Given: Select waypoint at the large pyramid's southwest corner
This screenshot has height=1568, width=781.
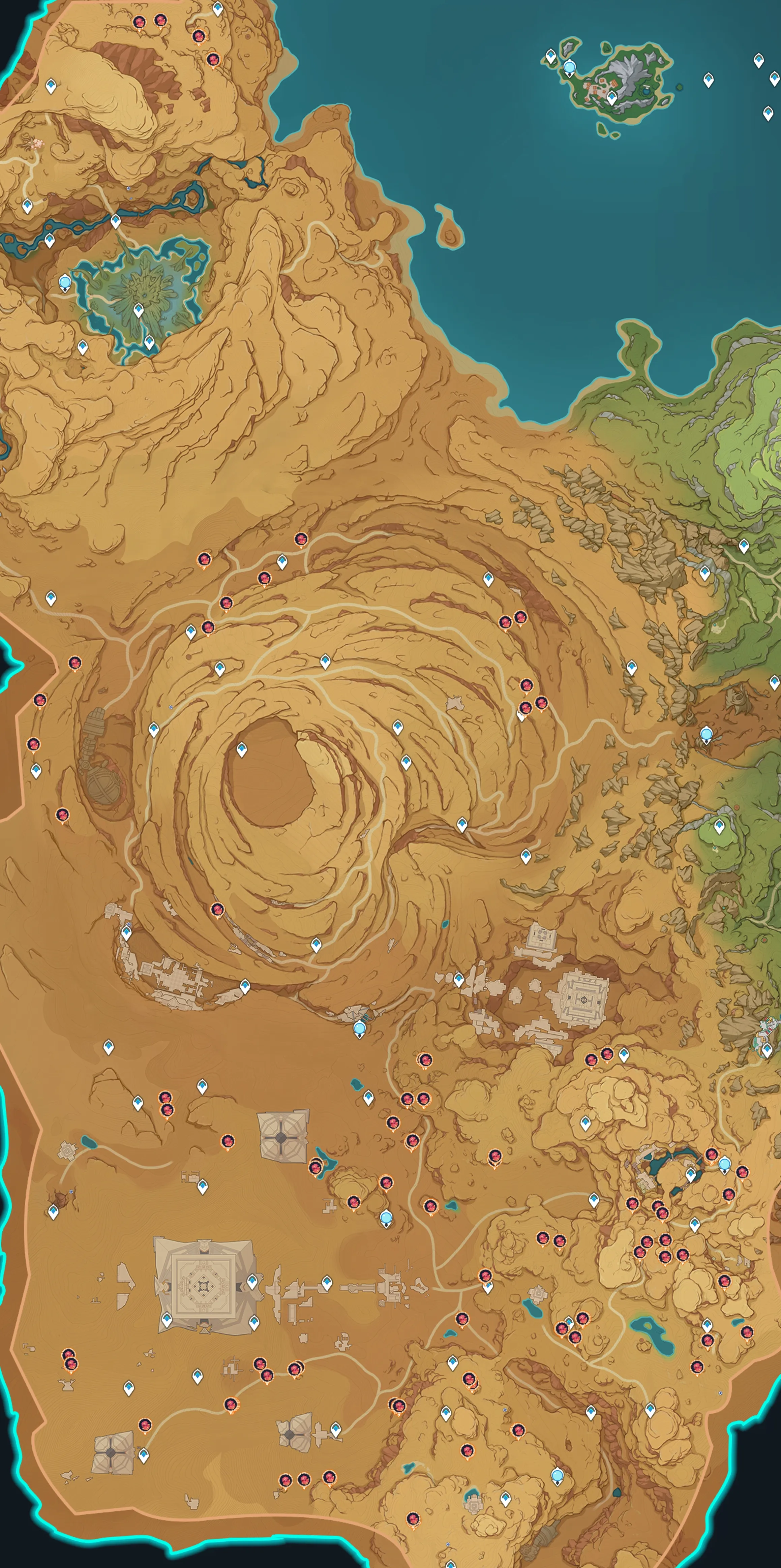Looking at the screenshot, I should tap(167, 1320).
